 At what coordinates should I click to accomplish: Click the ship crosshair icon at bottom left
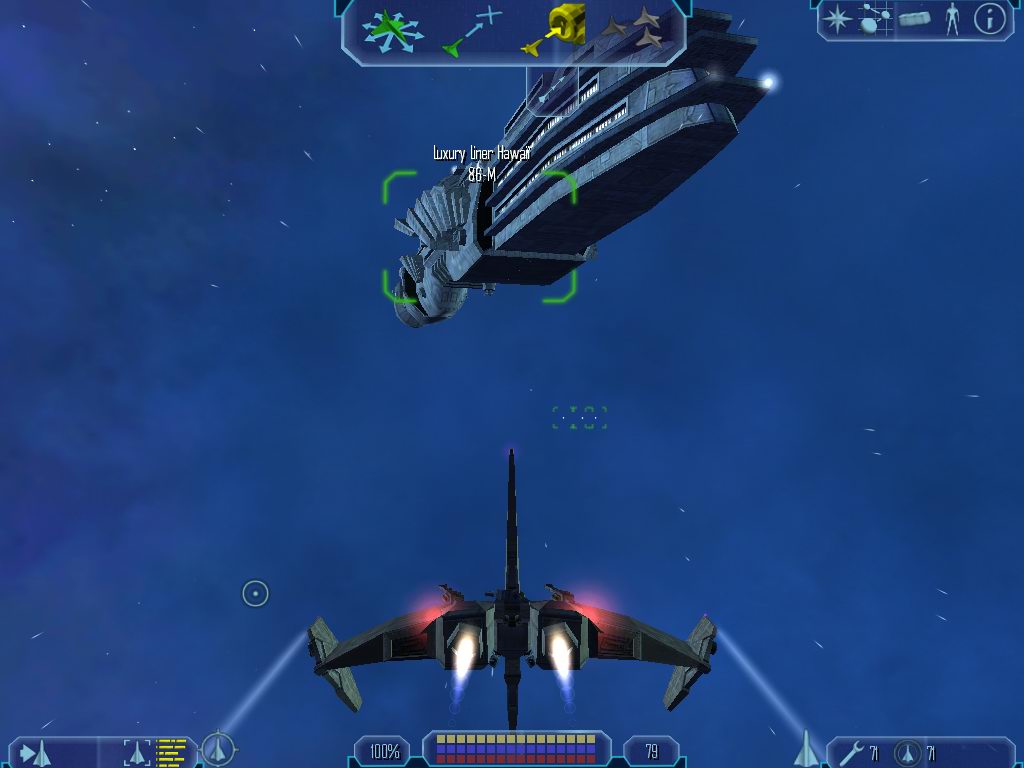(218, 748)
